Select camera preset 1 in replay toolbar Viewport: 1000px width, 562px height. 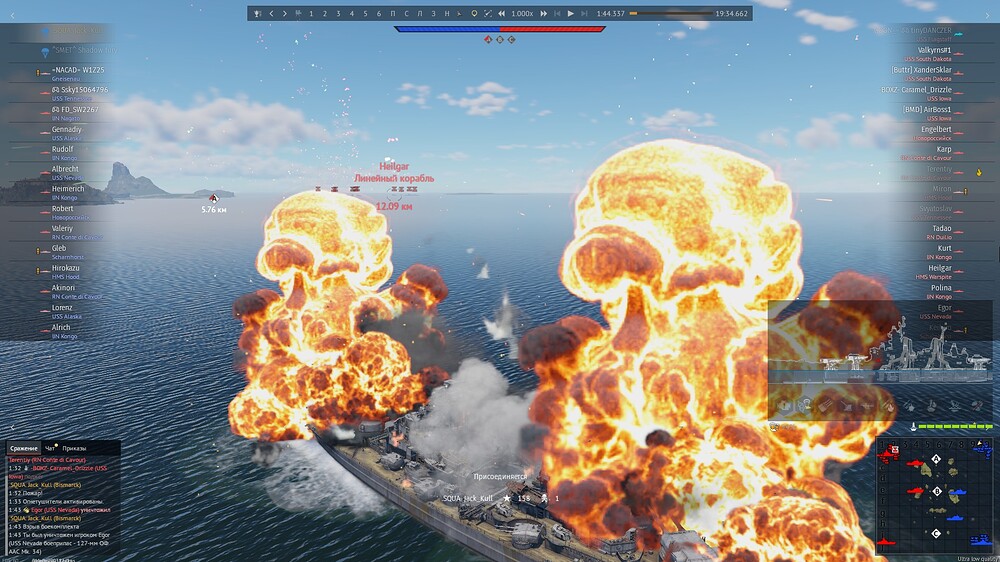pyautogui.click(x=311, y=14)
